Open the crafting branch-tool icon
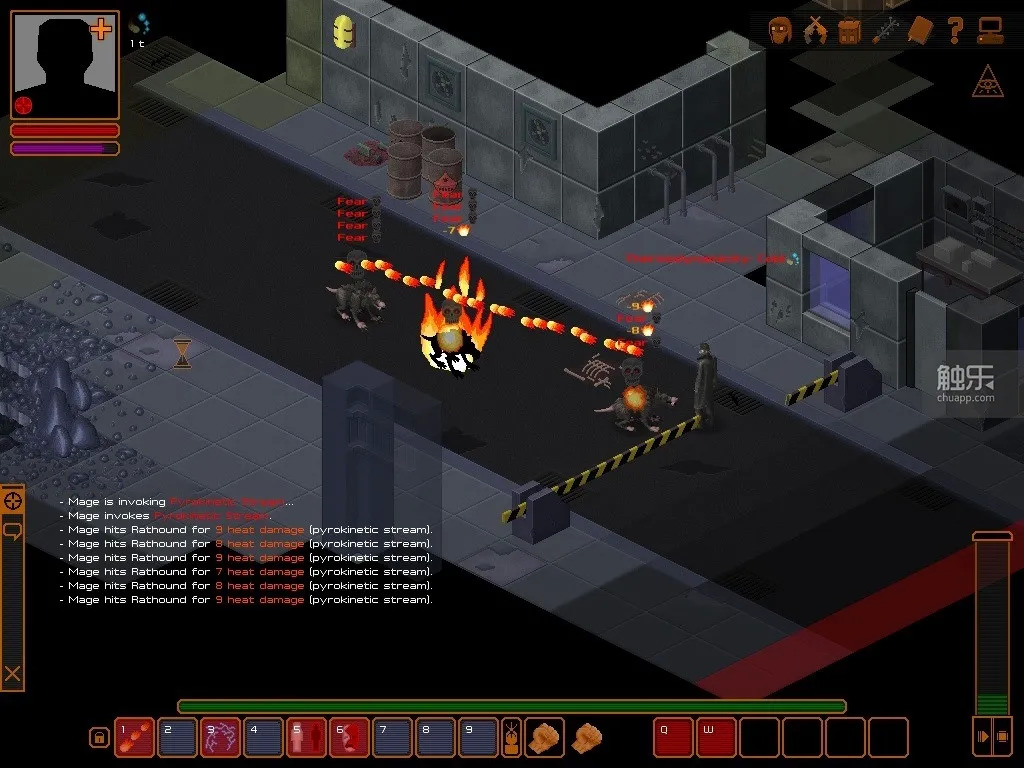 (x=885, y=31)
